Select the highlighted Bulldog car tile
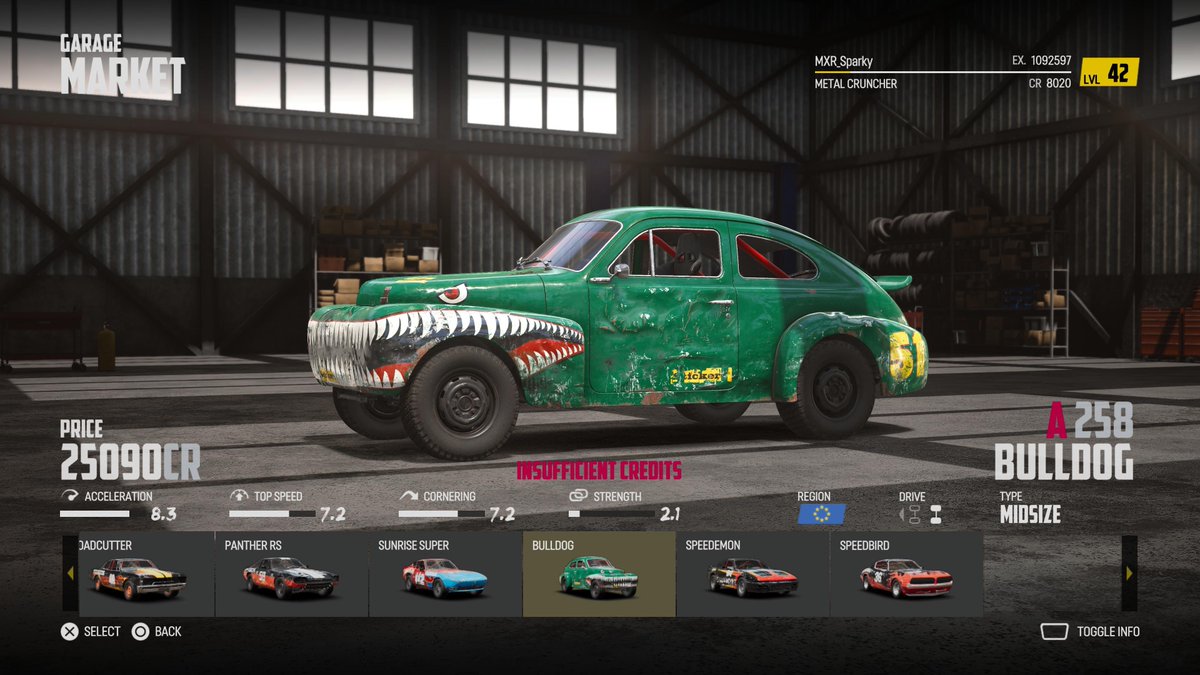The width and height of the screenshot is (1200, 675). [598, 575]
